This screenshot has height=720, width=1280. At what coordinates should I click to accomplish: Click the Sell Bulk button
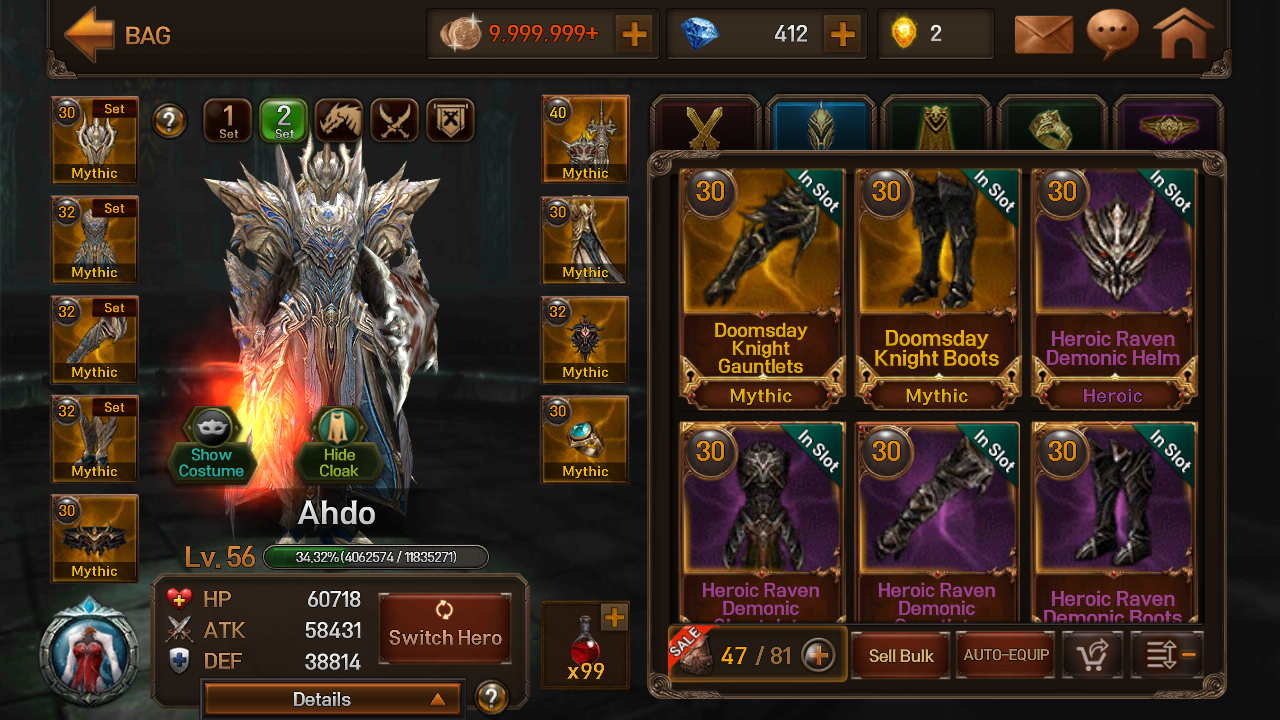tap(901, 656)
